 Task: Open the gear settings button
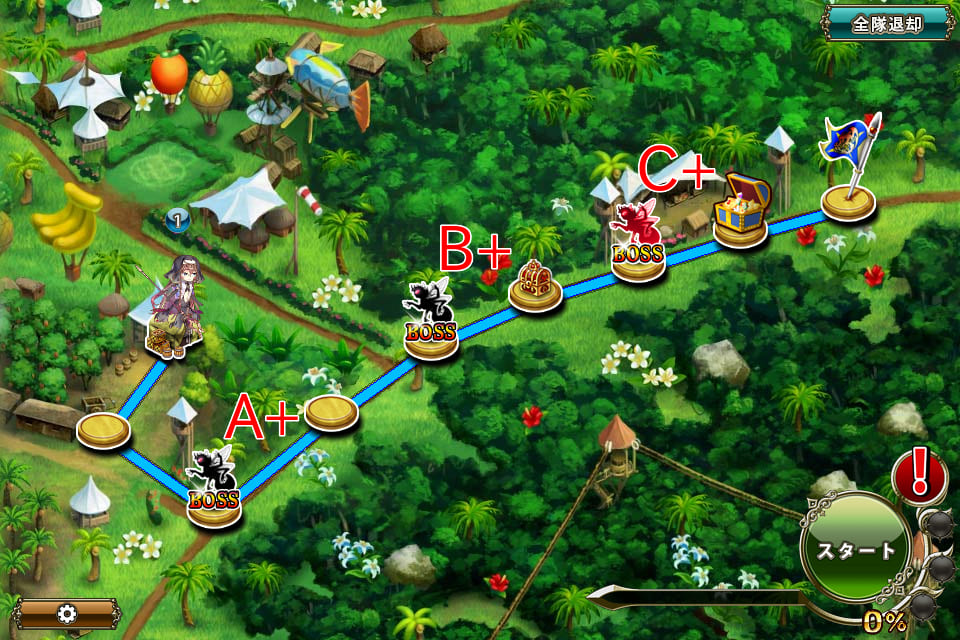pos(67,612)
